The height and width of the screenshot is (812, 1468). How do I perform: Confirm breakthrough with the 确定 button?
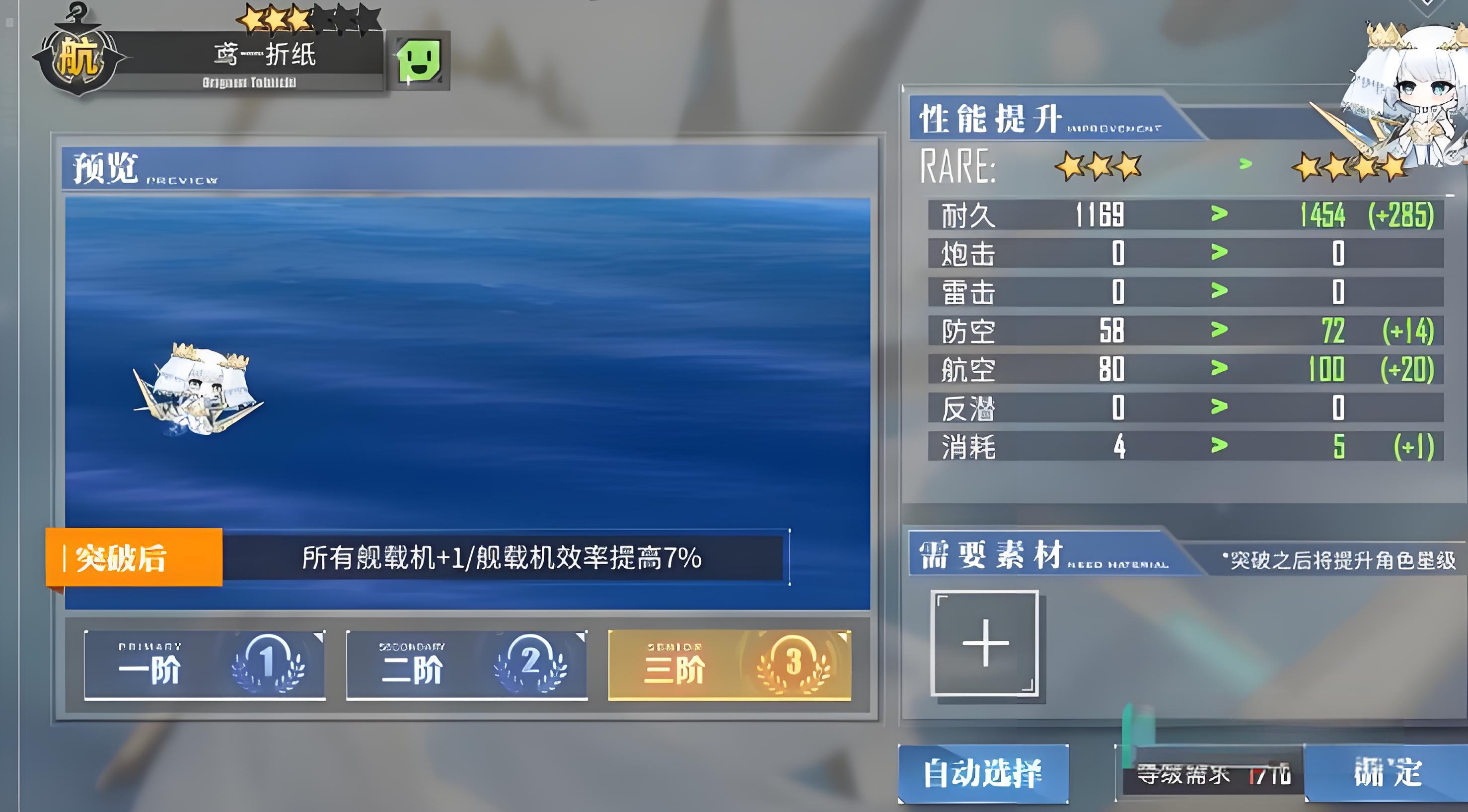click(x=1387, y=773)
